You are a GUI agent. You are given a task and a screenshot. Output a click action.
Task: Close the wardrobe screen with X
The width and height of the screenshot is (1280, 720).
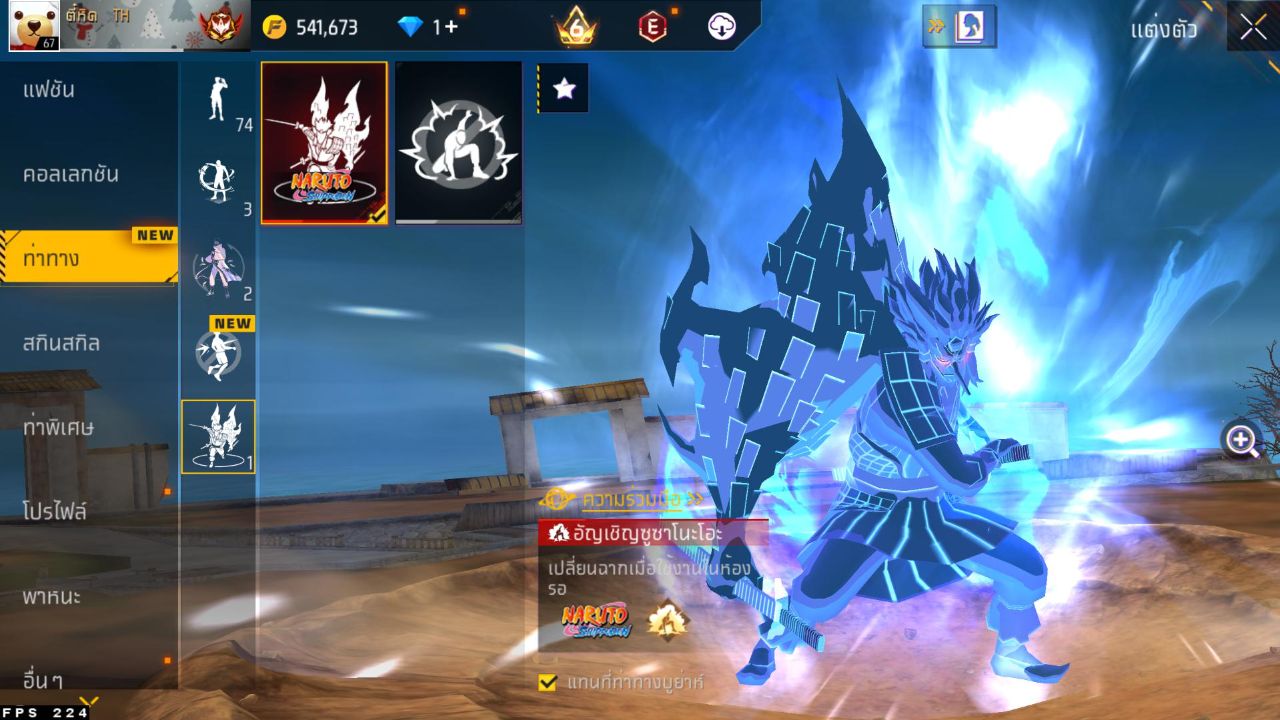pyautogui.click(x=1253, y=27)
